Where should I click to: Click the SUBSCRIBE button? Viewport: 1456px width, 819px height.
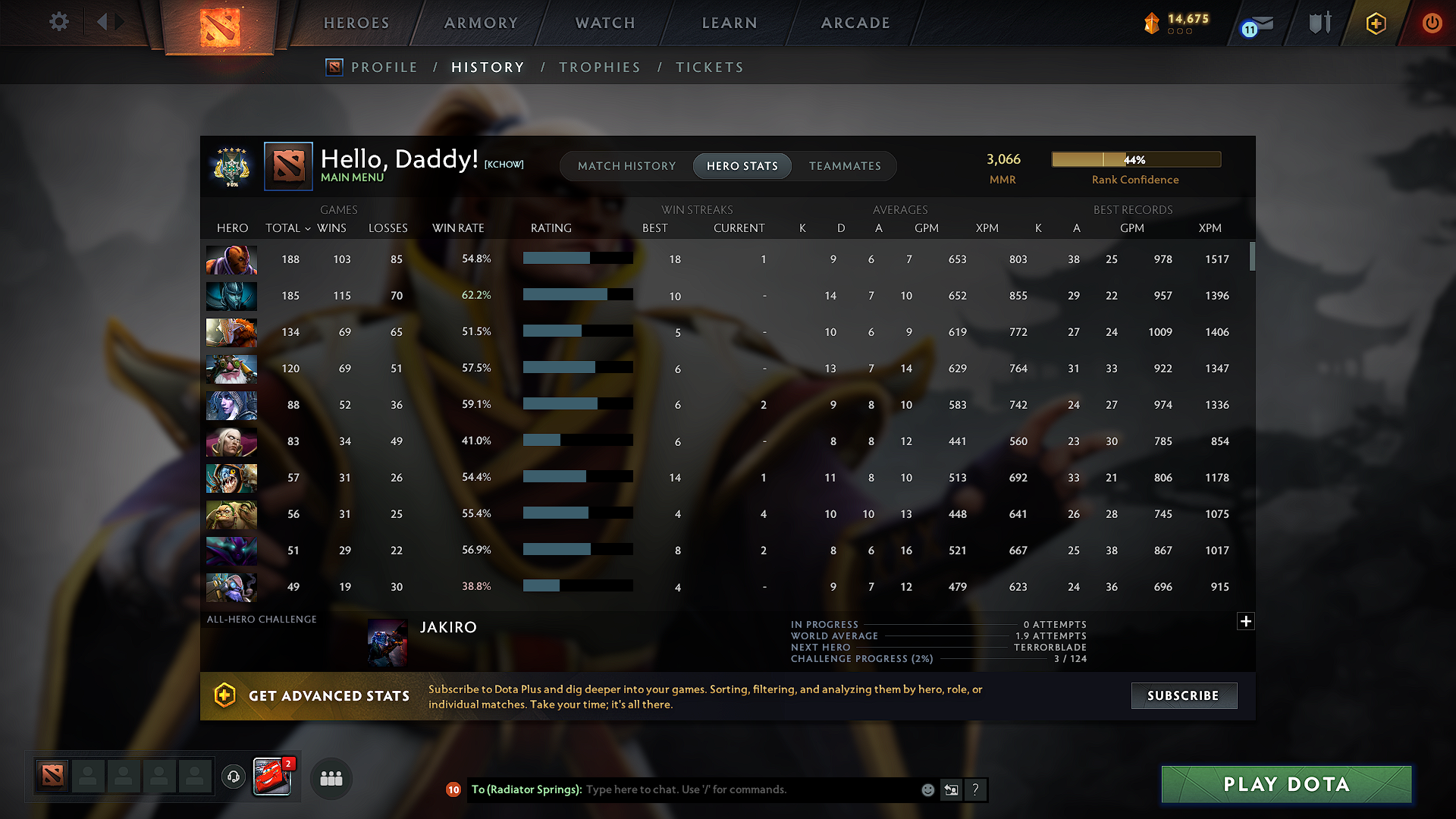[x=1184, y=695]
